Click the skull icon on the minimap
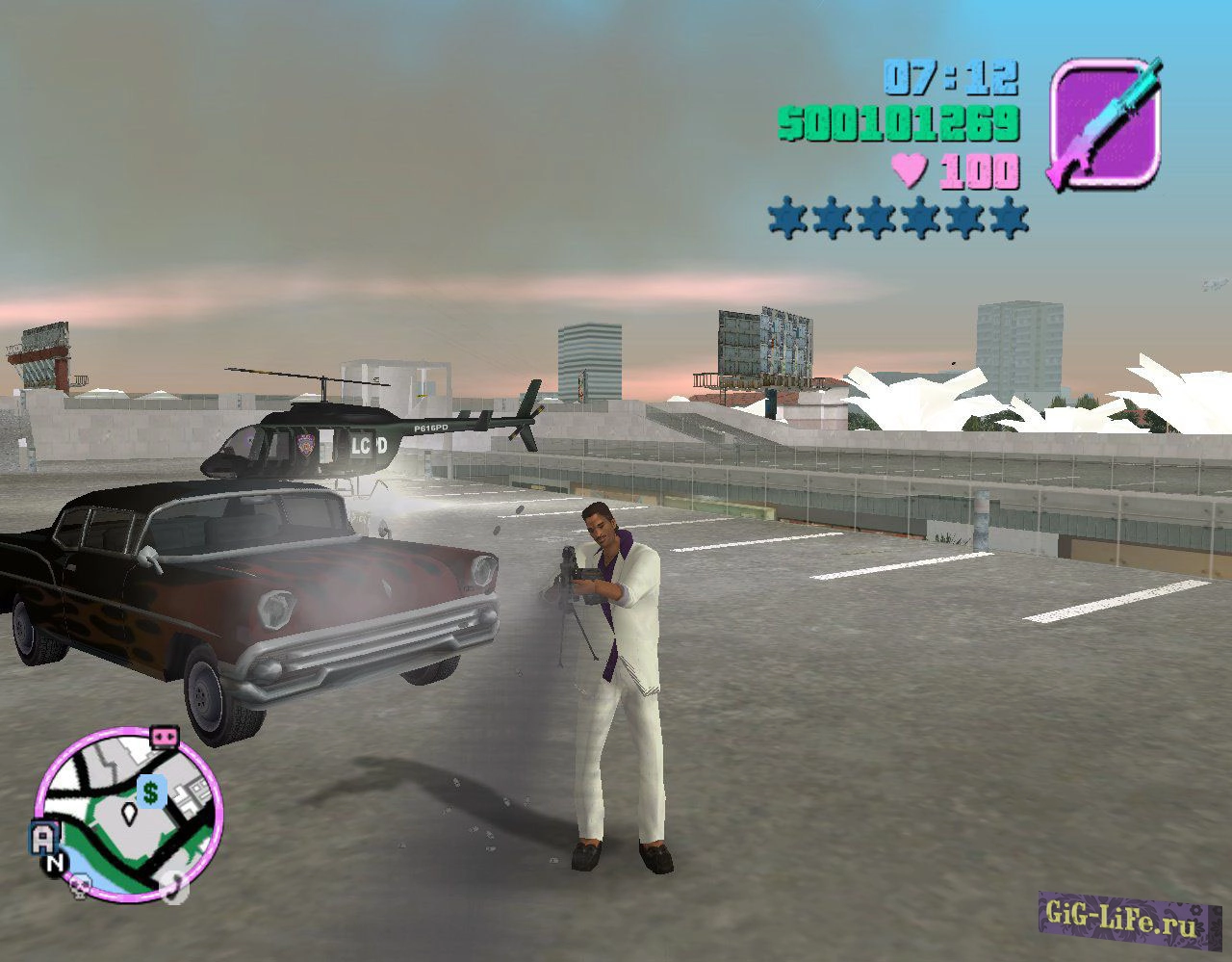The image size is (1232, 962). point(79,887)
